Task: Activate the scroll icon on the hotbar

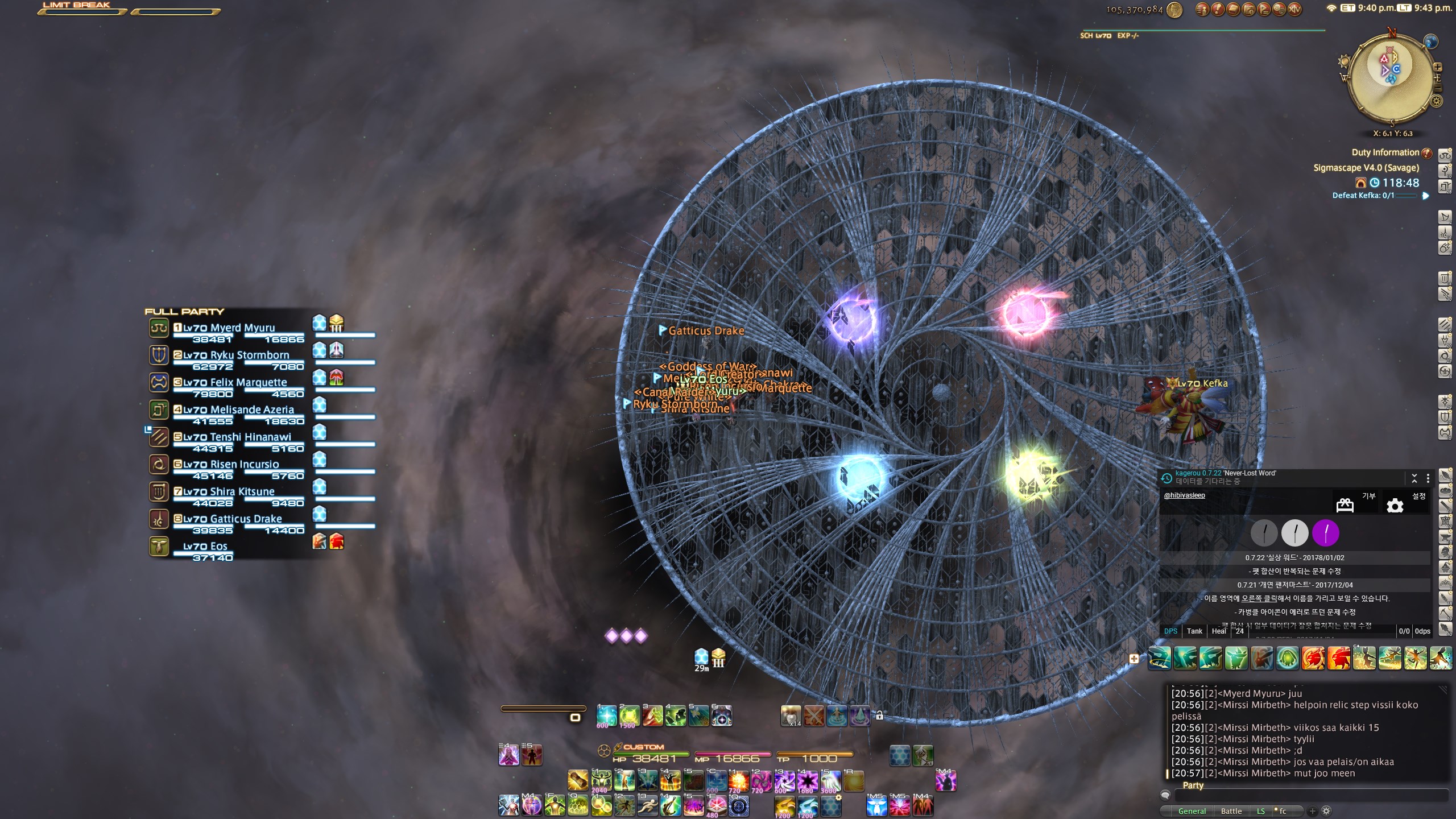Action: click(578, 781)
